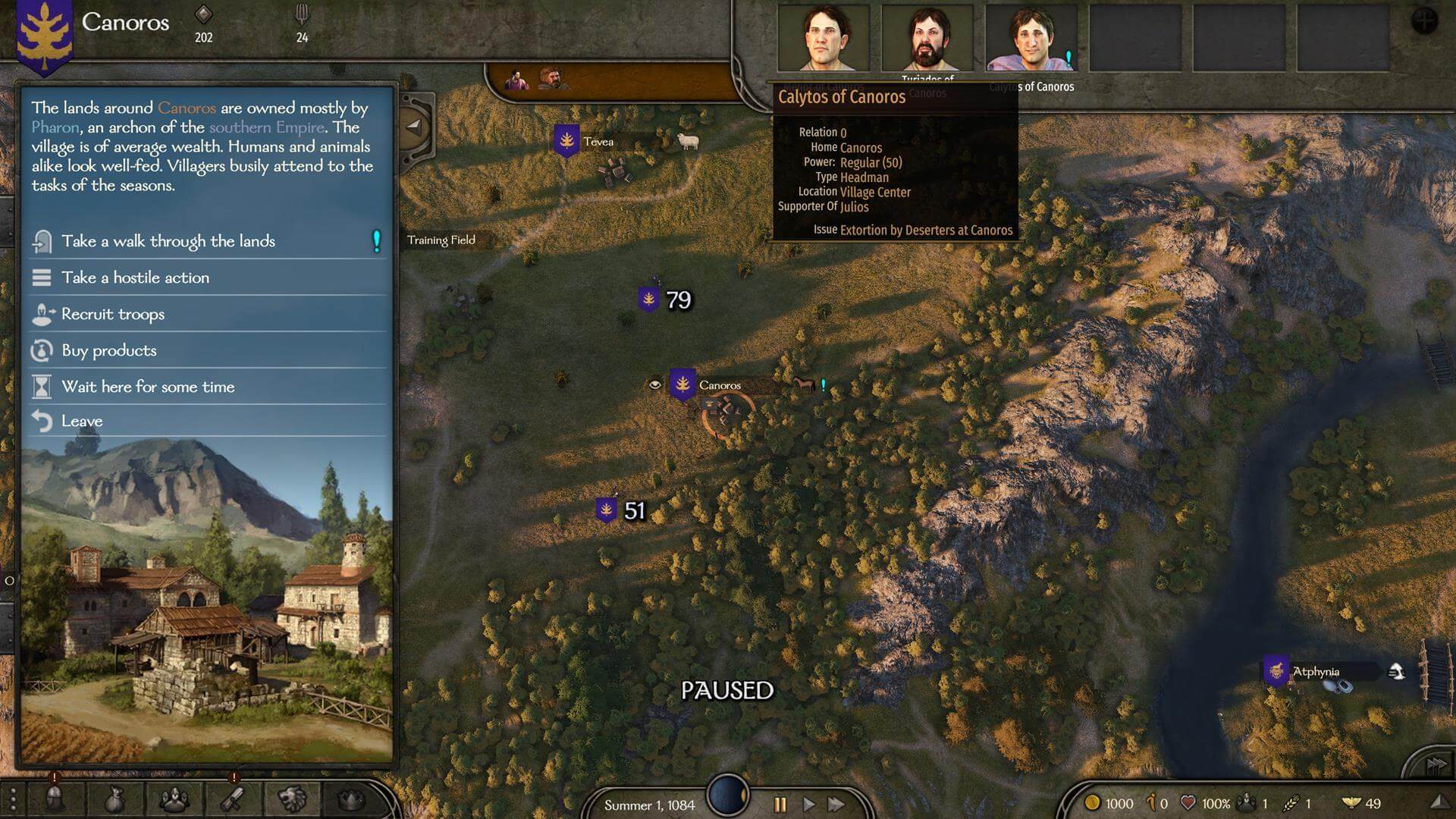Open clan screen lion-head icon
Image resolution: width=1456 pixels, height=819 pixels.
click(292, 799)
